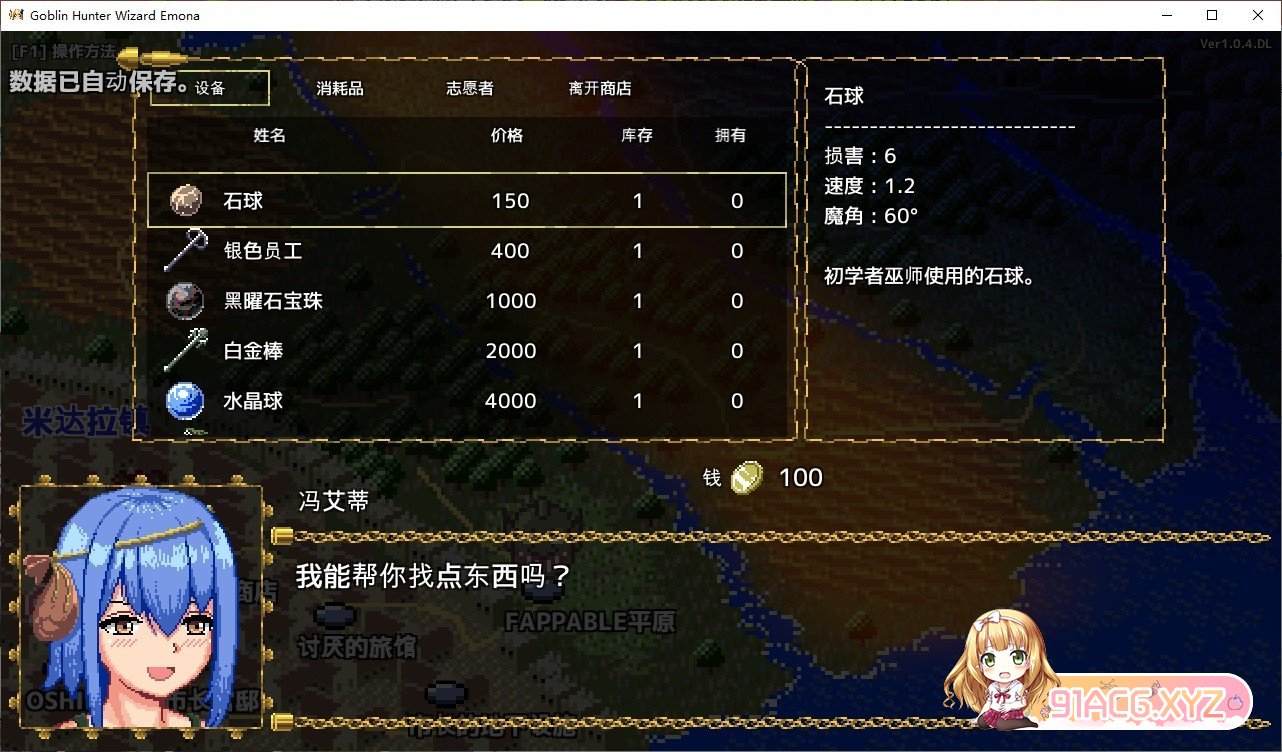Select the 设备 tab

pyautogui.click(x=210, y=88)
